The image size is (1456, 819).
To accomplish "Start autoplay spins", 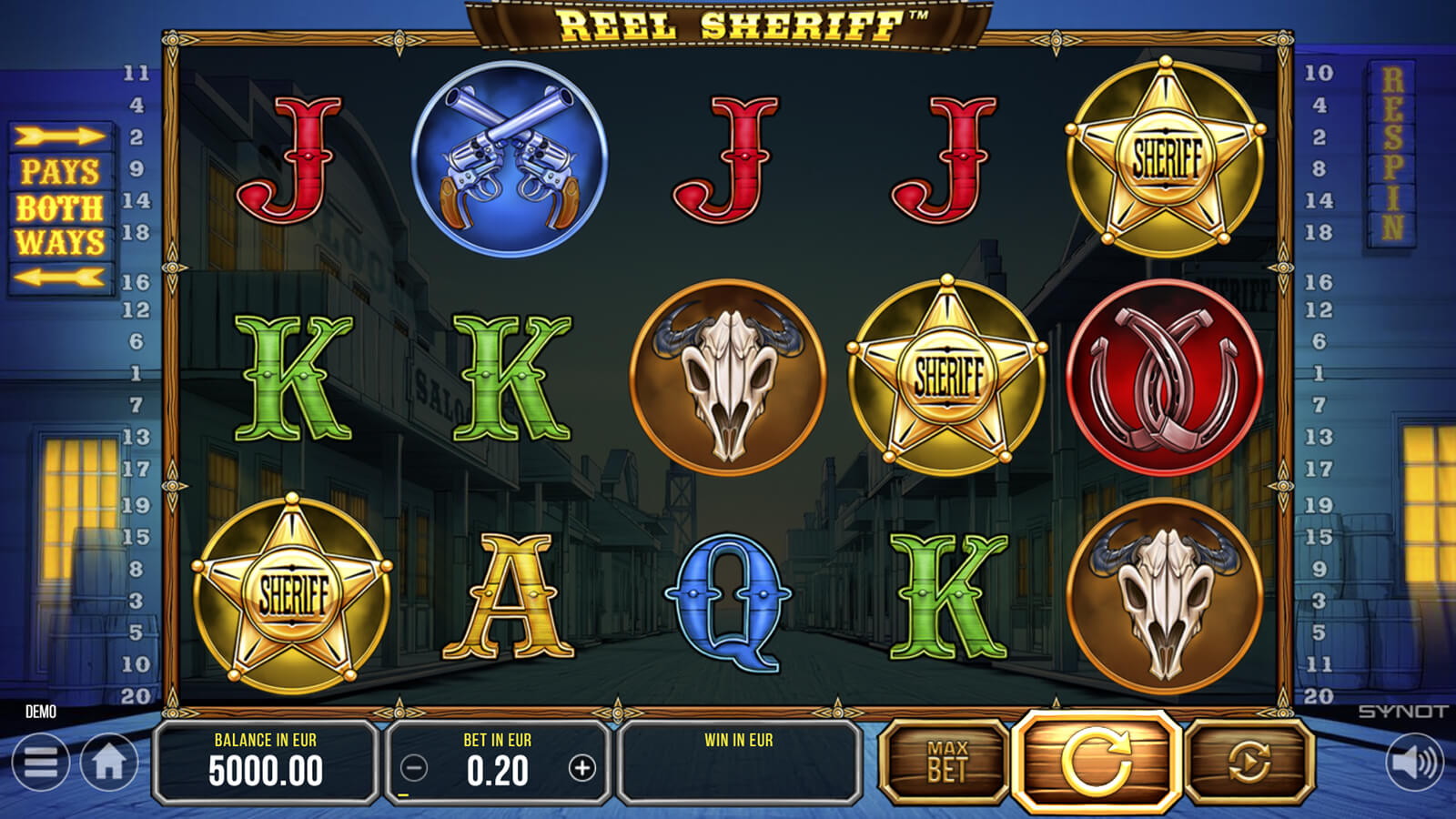I will (x=1249, y=762).
